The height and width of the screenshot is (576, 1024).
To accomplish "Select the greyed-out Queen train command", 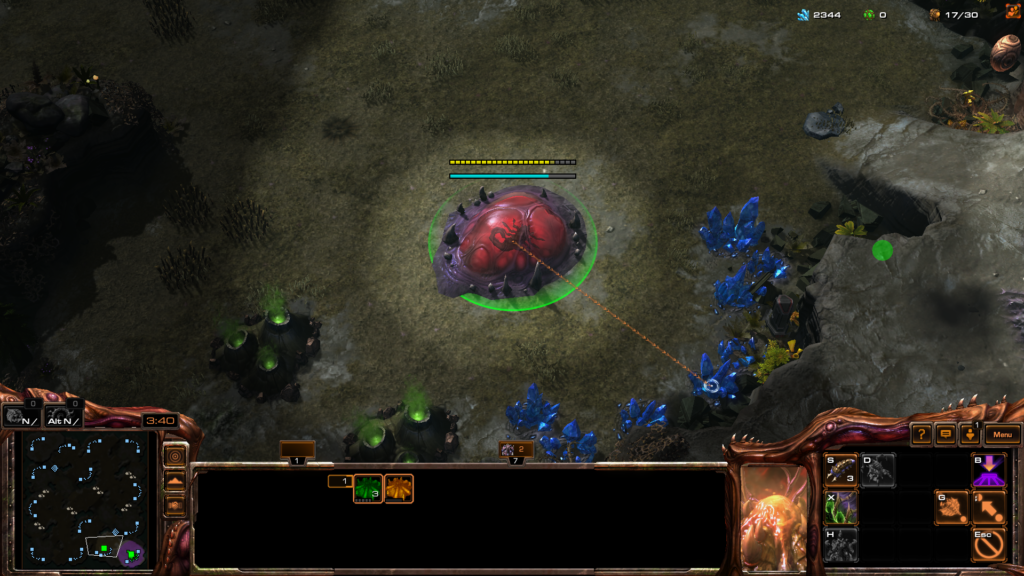I will [x=878, y=470].
